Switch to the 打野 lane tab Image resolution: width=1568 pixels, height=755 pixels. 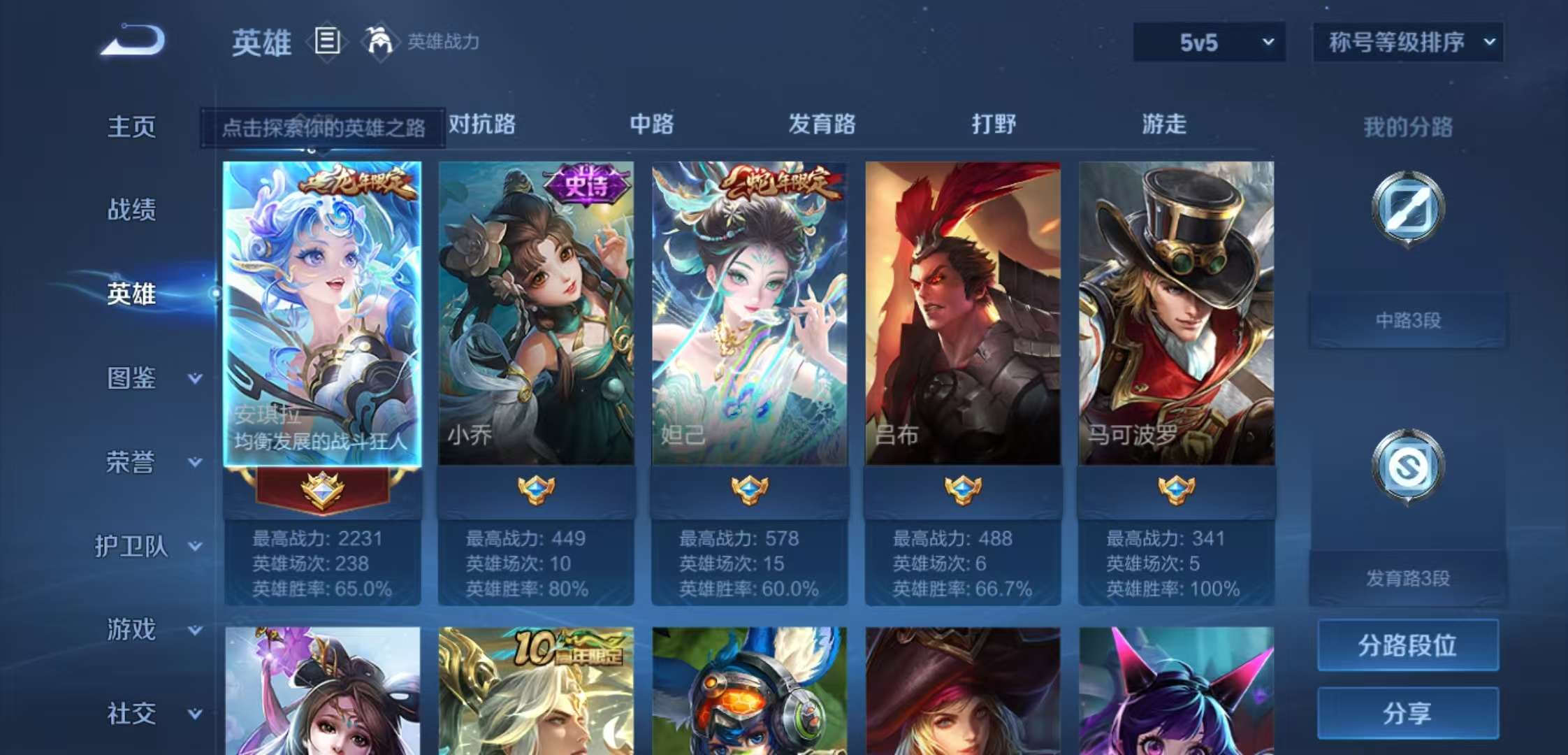(x=992, y=124)
